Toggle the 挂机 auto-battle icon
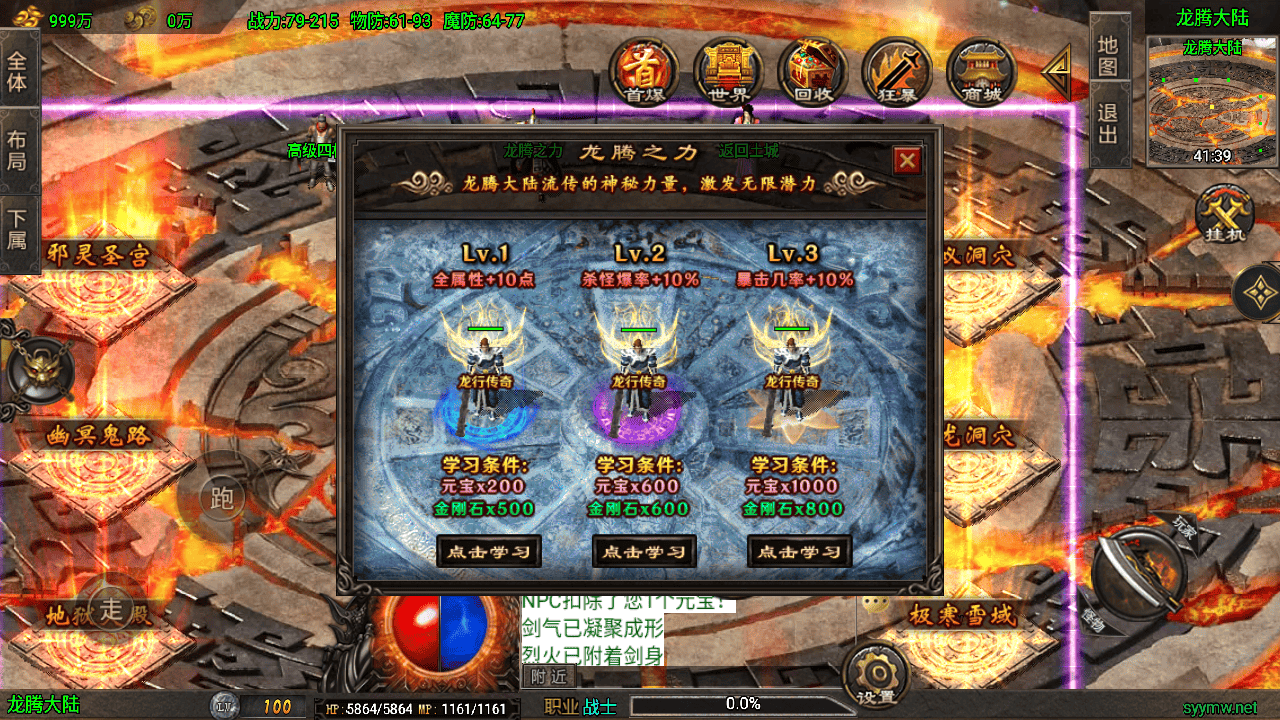Screen dimensions: 1280x720 [x=1225, y=217]
